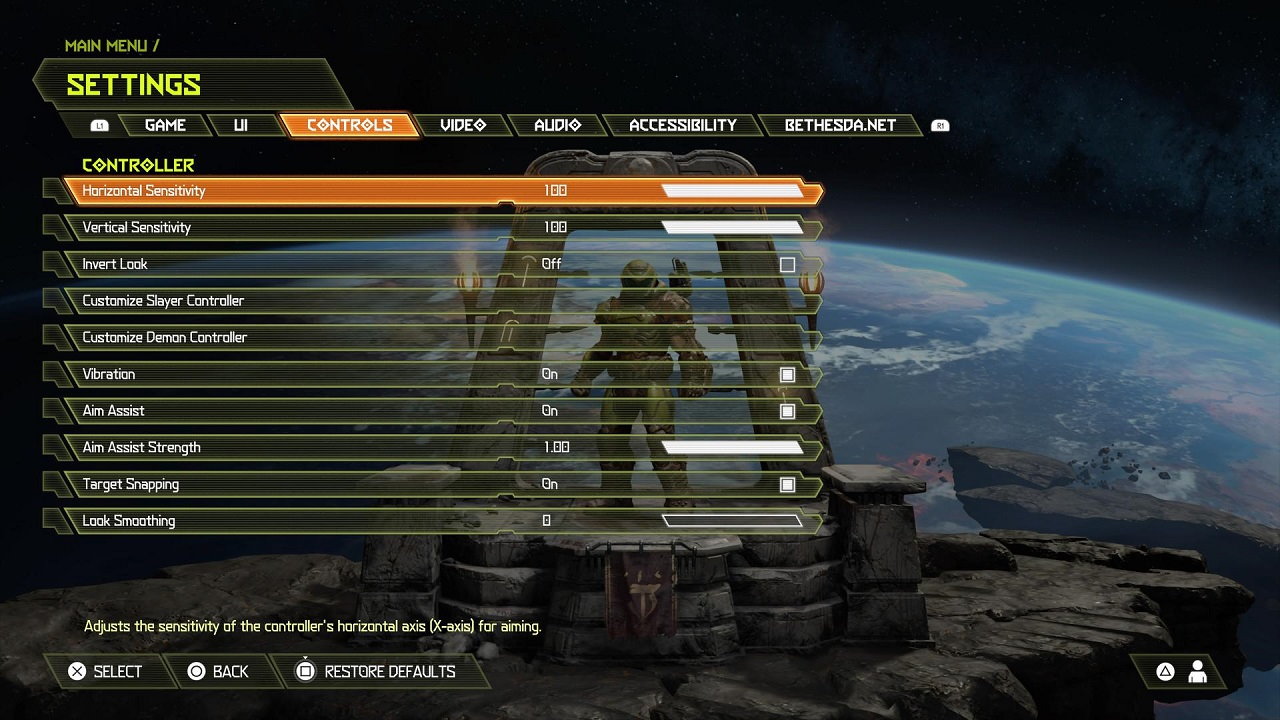Image resolution: width=1280 pixels, height=720 pixels.
Task: Click the Vertical Sensitivity slider bar
Action: click(732, 228)
